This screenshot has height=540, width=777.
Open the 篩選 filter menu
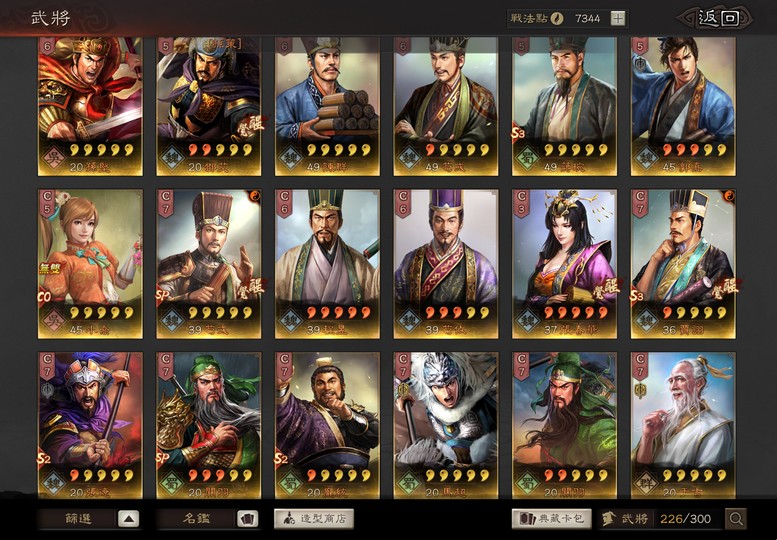(89, 519)
